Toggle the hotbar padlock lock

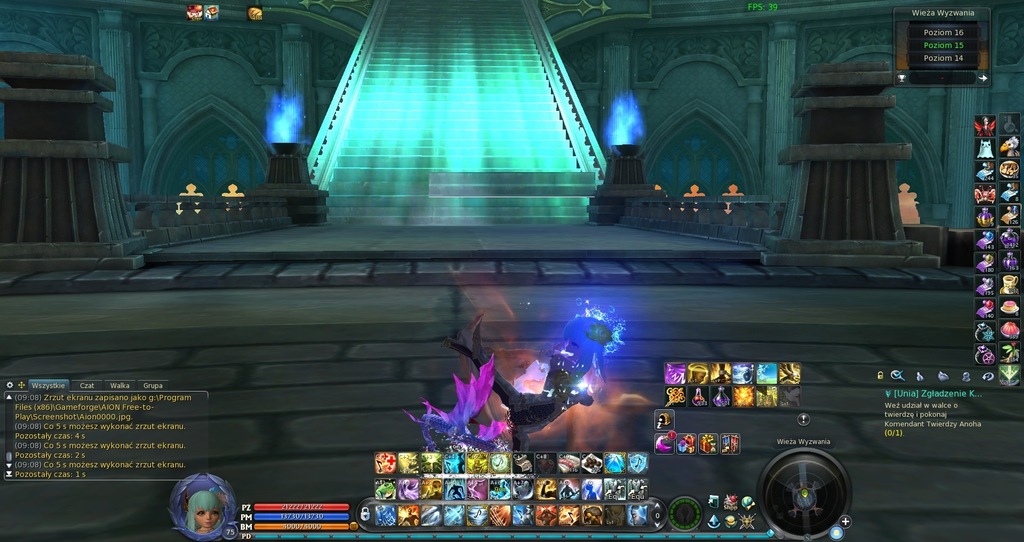[365, 515]
